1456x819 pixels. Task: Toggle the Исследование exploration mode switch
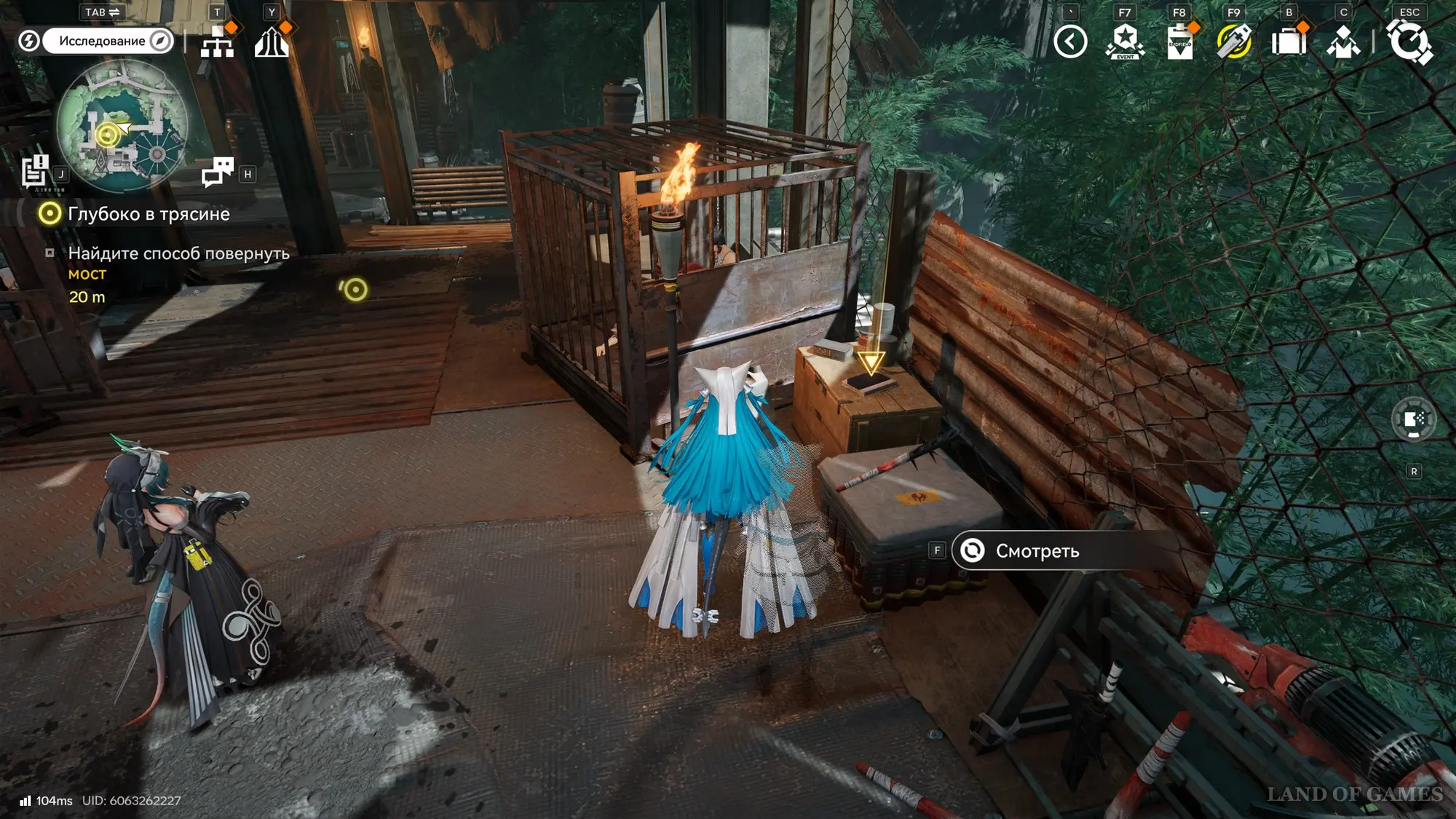tap(108, 41)
